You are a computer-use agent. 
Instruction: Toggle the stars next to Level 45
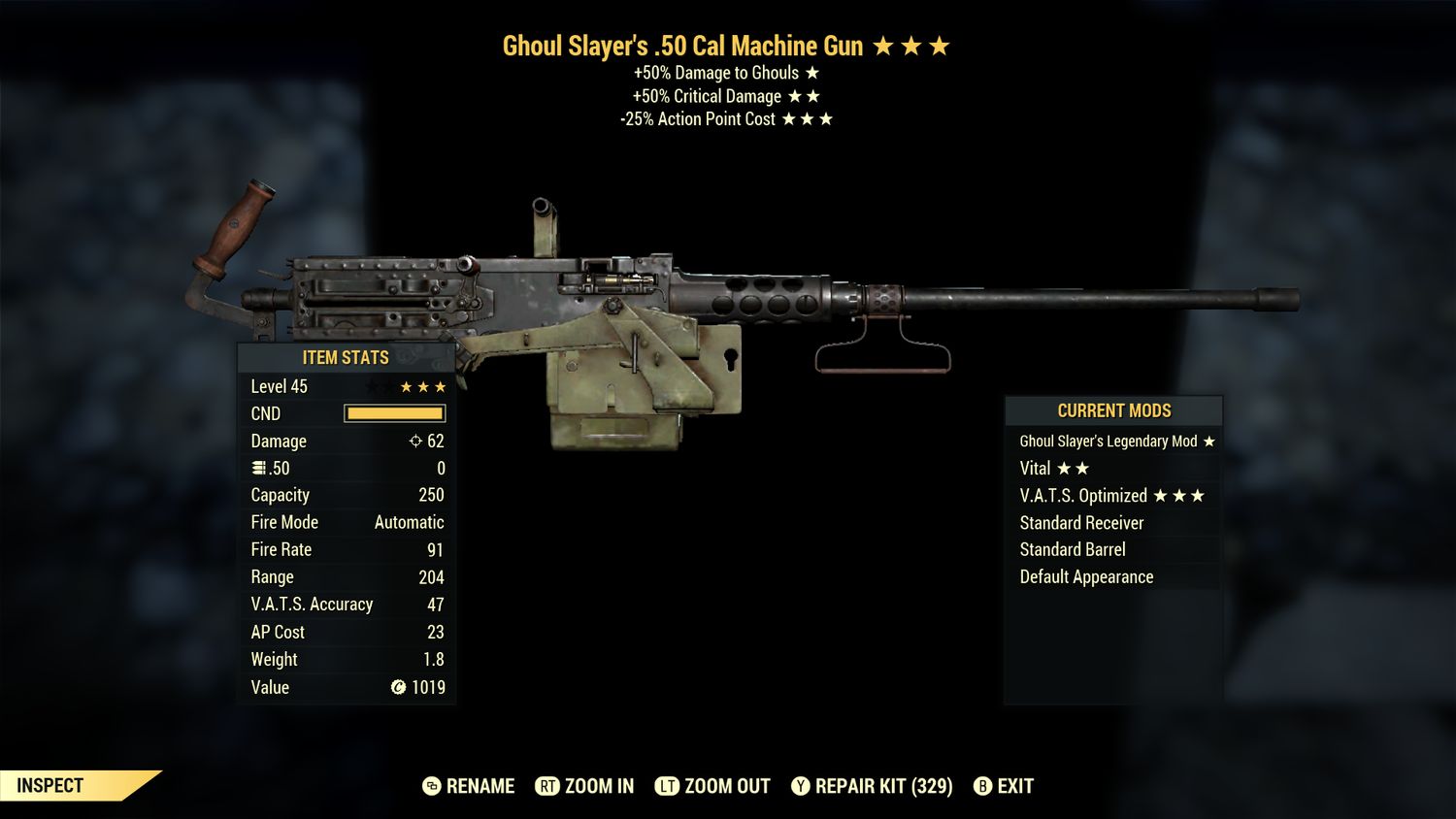coord(421,385)
